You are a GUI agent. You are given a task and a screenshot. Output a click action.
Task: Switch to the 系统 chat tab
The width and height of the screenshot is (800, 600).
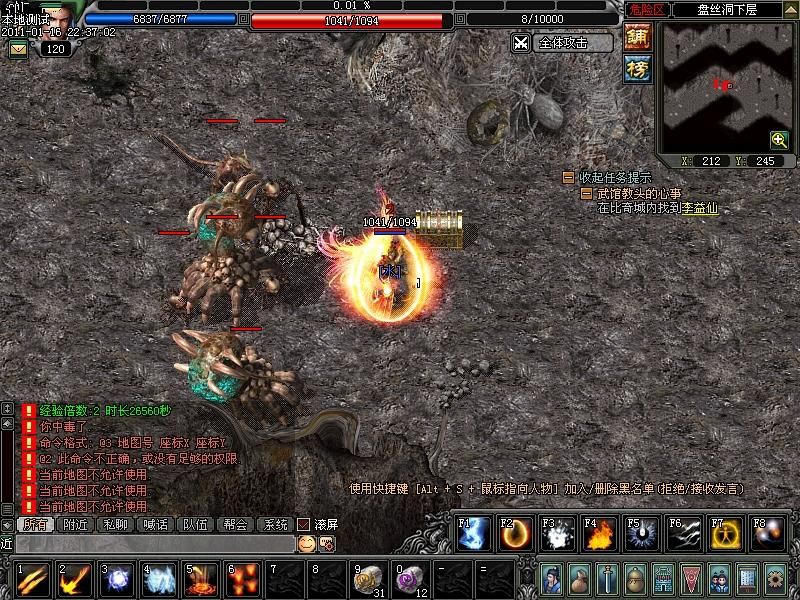point(274,524)
